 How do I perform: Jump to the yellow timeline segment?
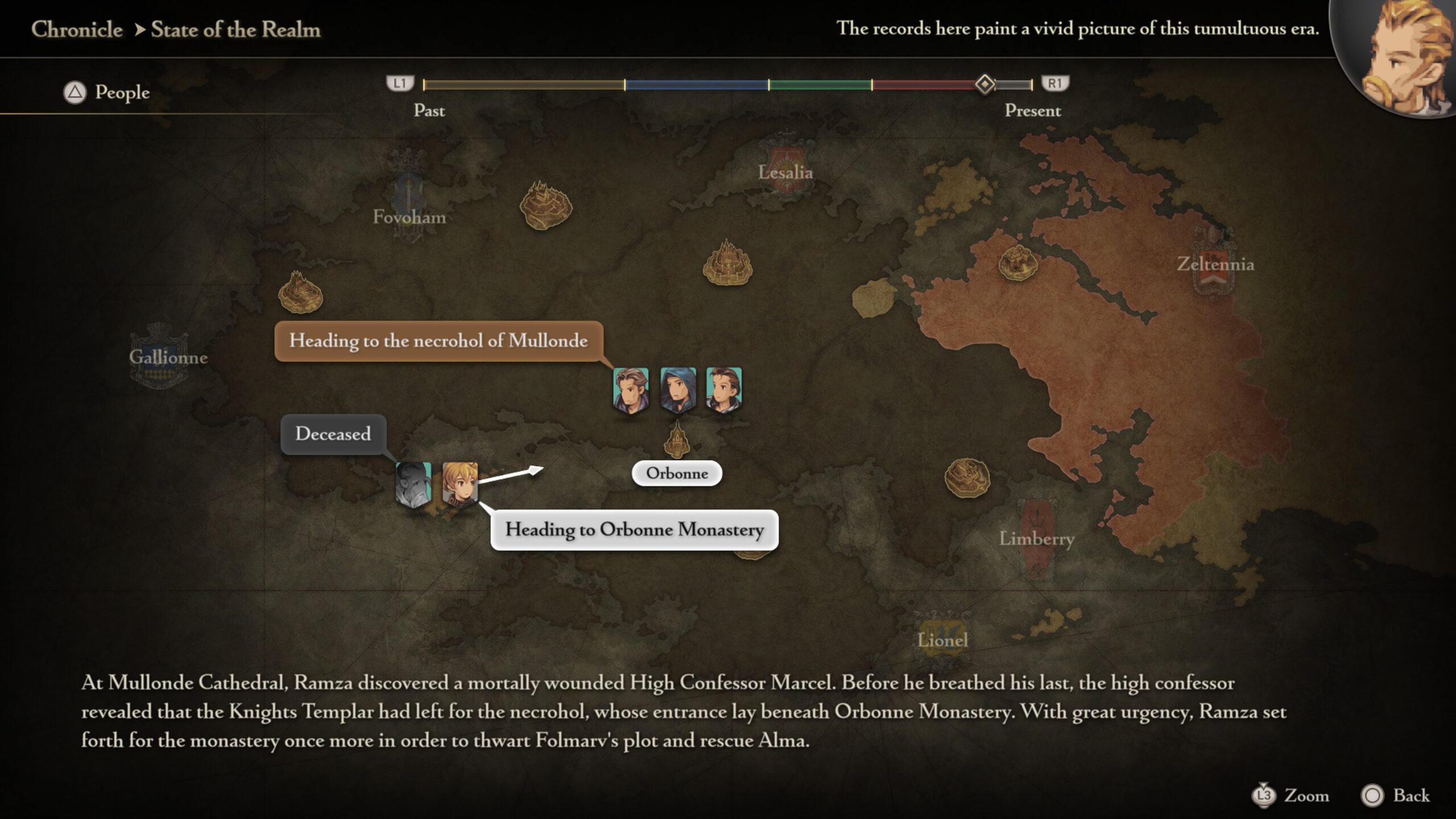pos(523,85)
